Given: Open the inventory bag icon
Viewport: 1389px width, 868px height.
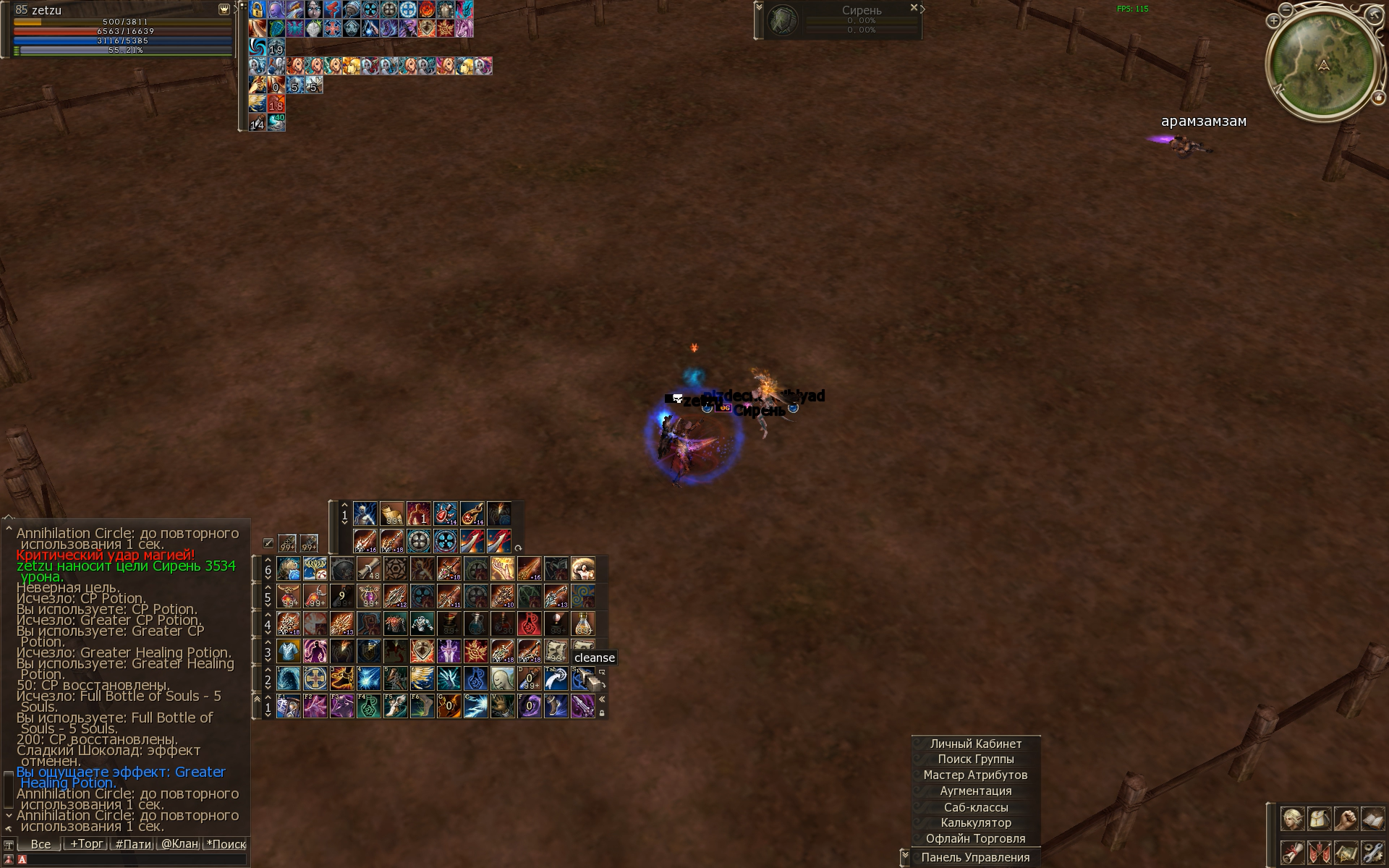Looking at the screenshot, I should (x=1320, y=820).
